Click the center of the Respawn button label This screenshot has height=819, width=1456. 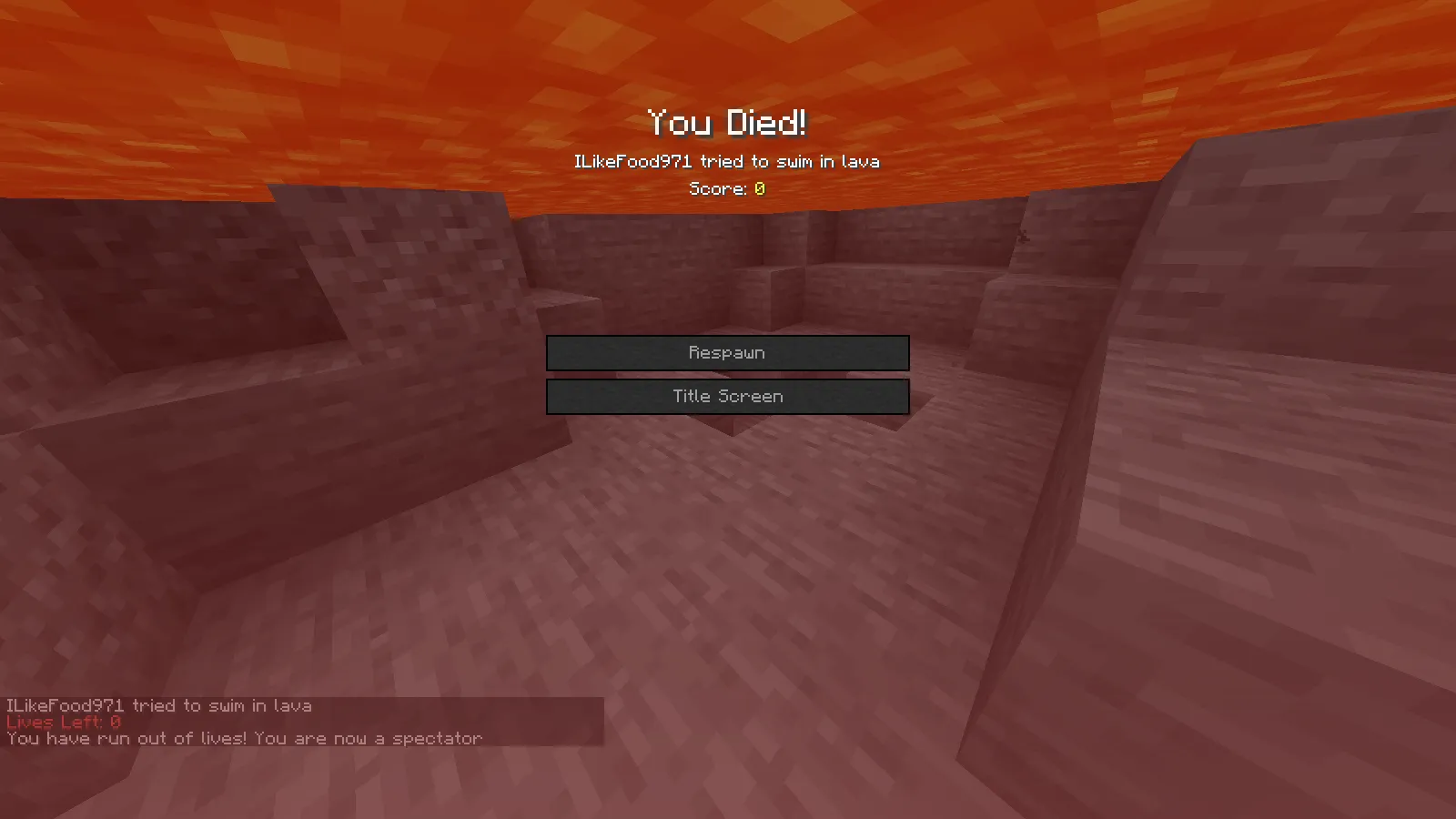coord(728,353)
